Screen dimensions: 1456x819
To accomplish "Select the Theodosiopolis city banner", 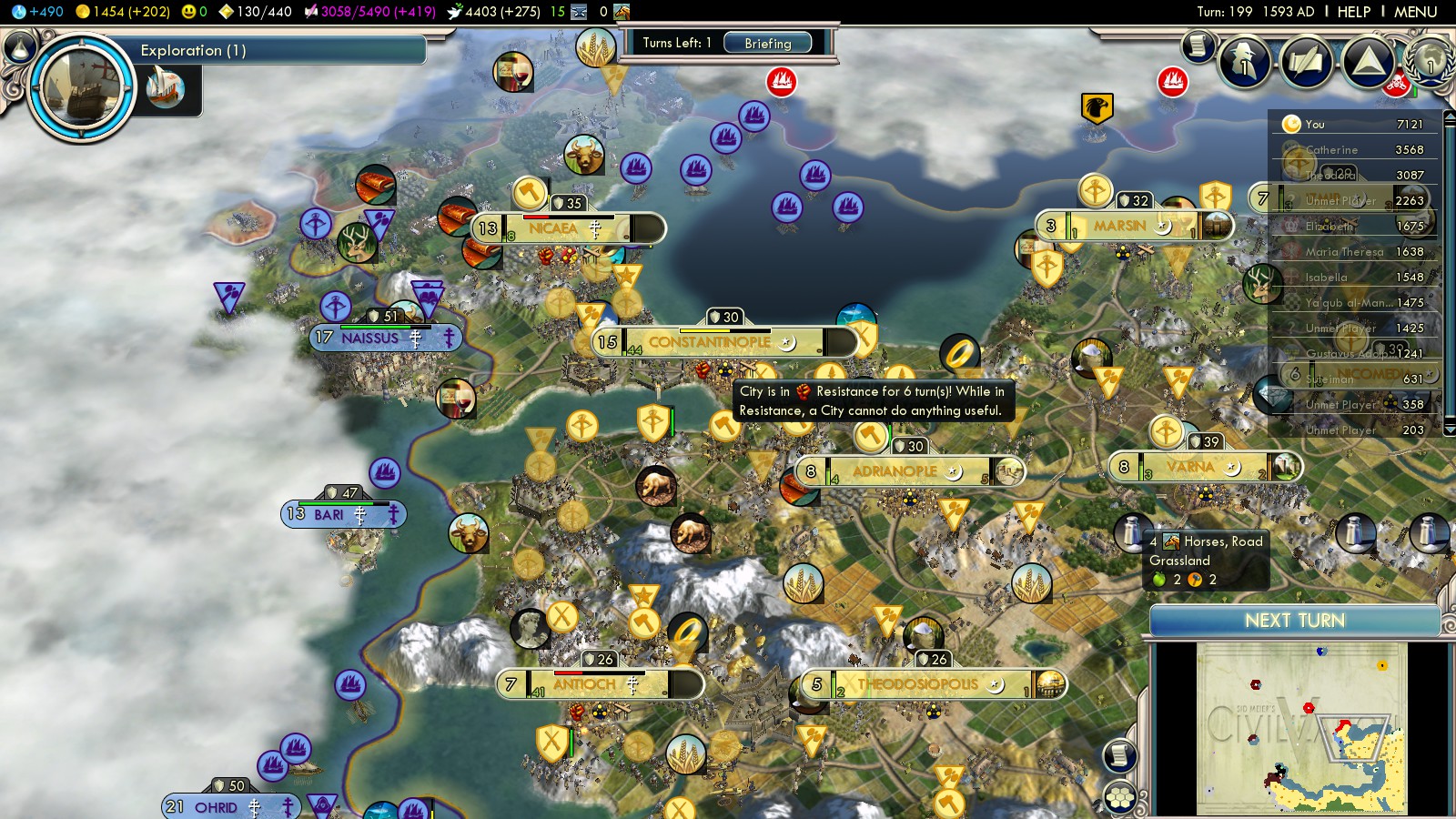I will coord(917,684).
